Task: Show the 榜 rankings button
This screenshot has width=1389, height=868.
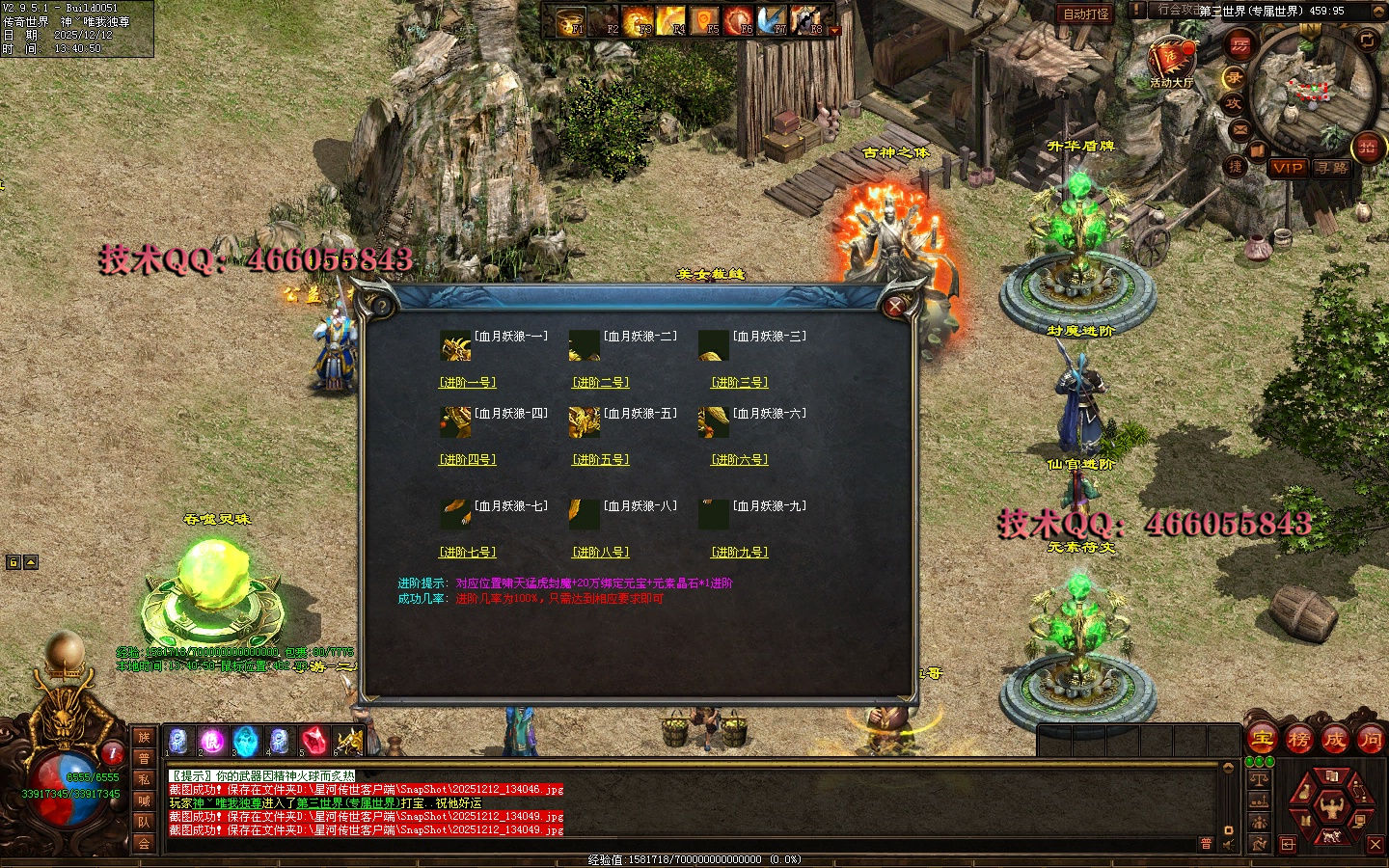Action: (1298, 740)
